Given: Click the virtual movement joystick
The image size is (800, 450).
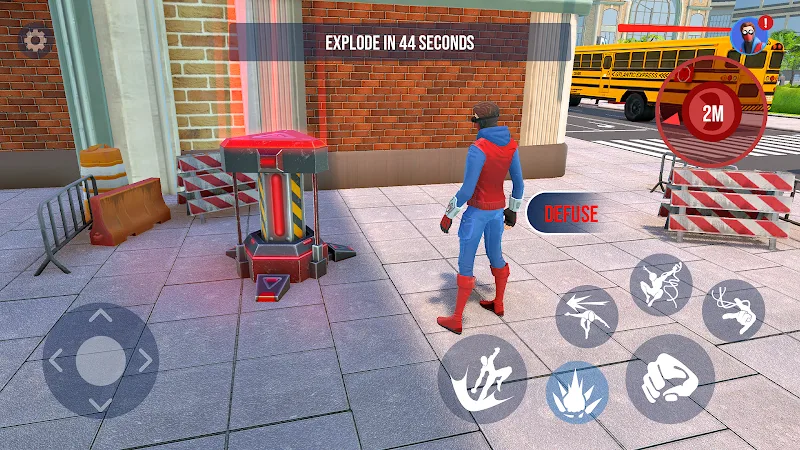Looking at the screenshot, I should [100, 360].
